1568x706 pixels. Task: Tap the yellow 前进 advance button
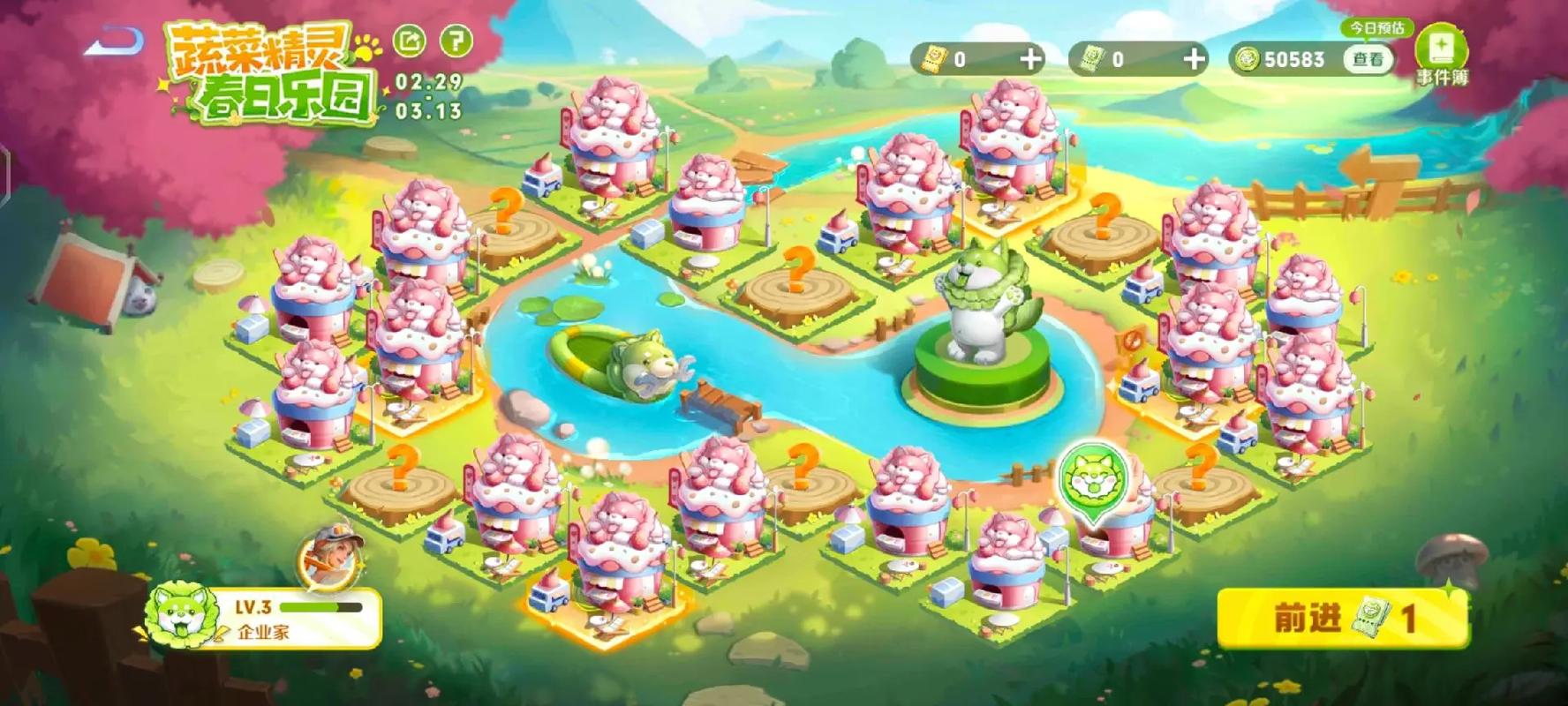(1342, 618)
